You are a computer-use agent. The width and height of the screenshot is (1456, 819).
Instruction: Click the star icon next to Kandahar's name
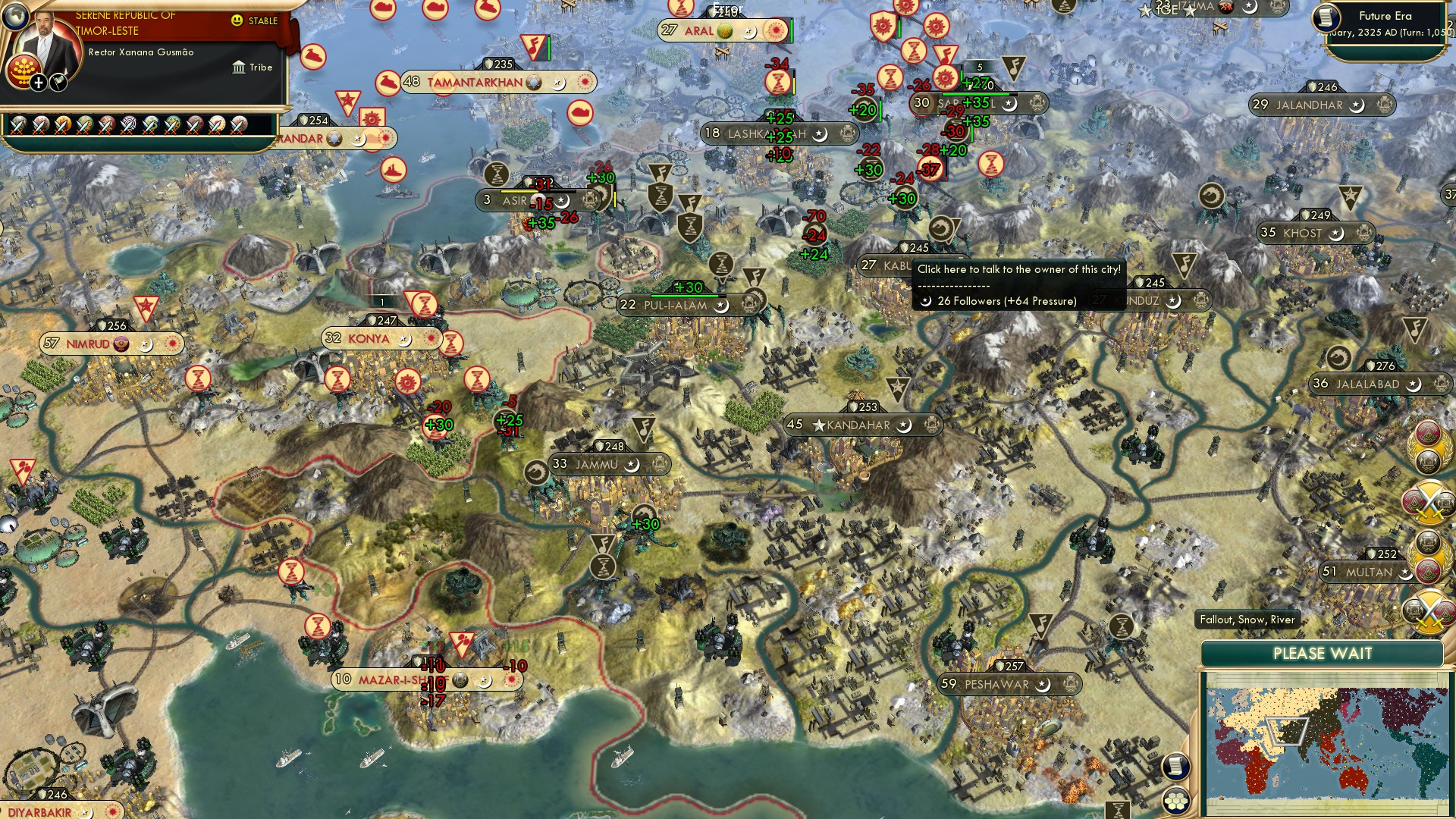[817, 425]
